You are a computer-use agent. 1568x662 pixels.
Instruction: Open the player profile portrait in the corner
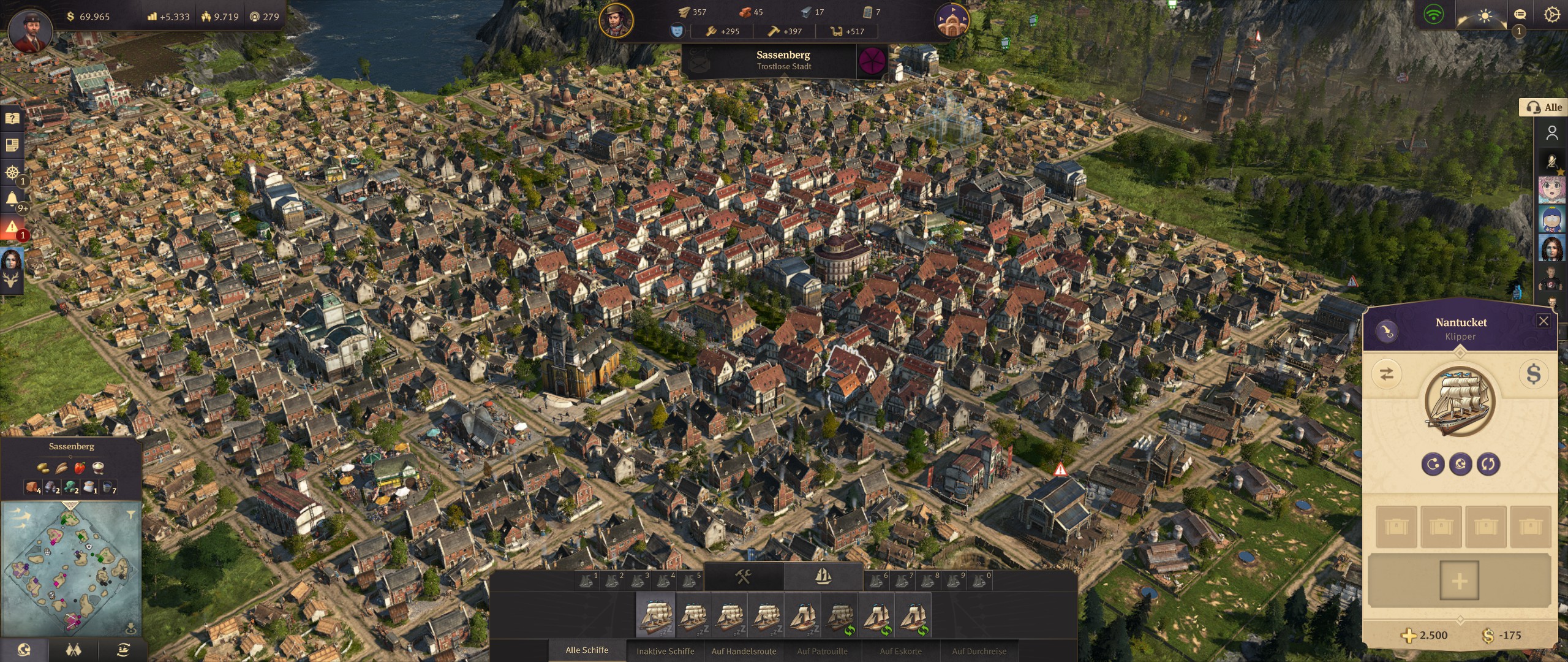[29, 29]
